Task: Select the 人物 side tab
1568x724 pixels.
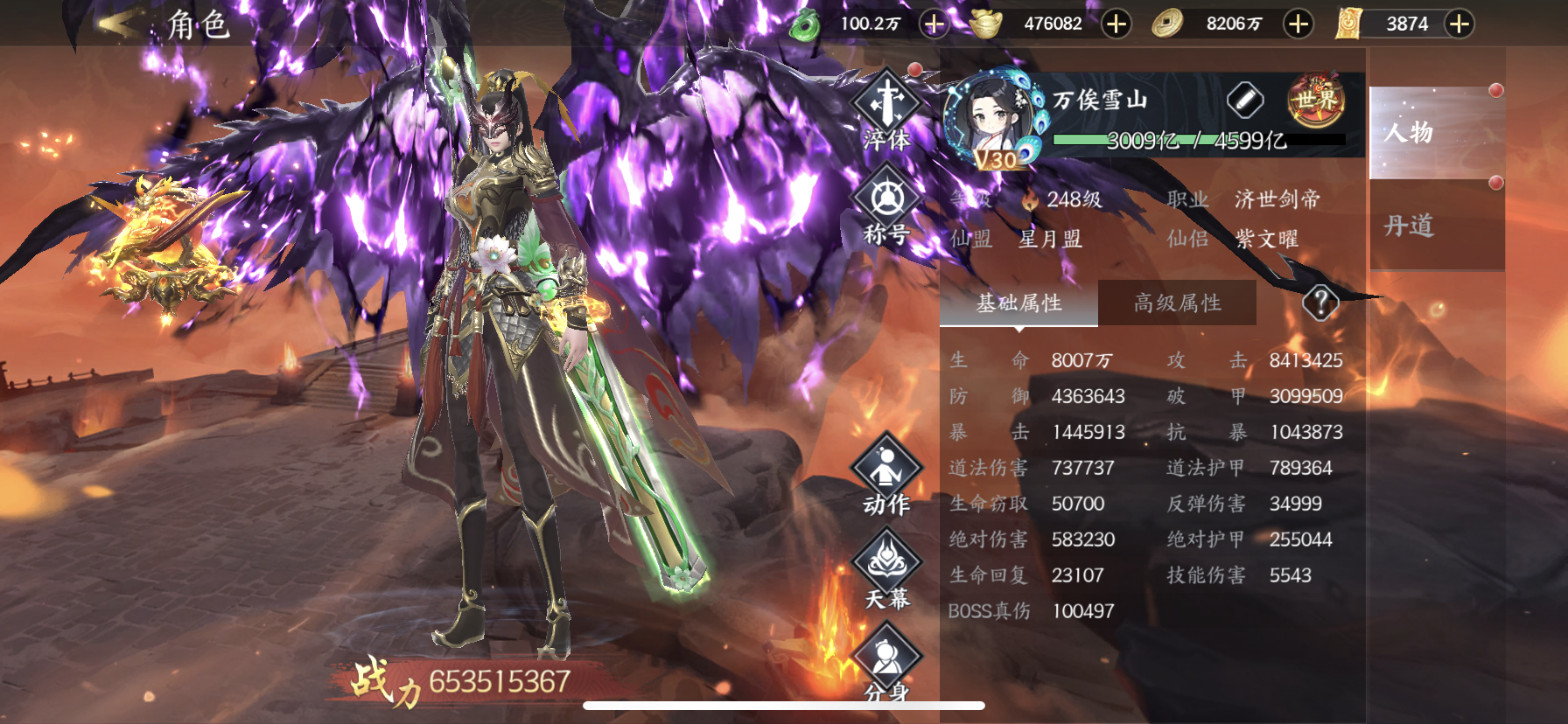Action: click(1436, 133)
